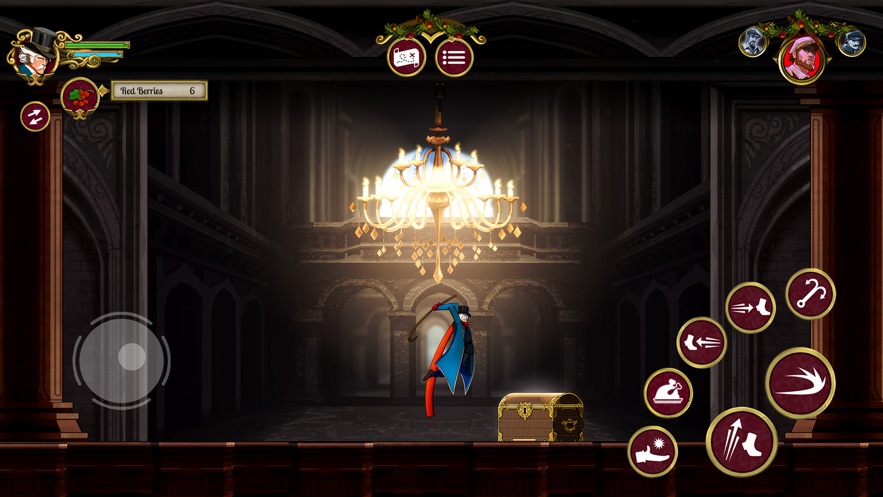Select the top-hat character portrait
Viewport: 883px width, 497px height.
point(33,55)
